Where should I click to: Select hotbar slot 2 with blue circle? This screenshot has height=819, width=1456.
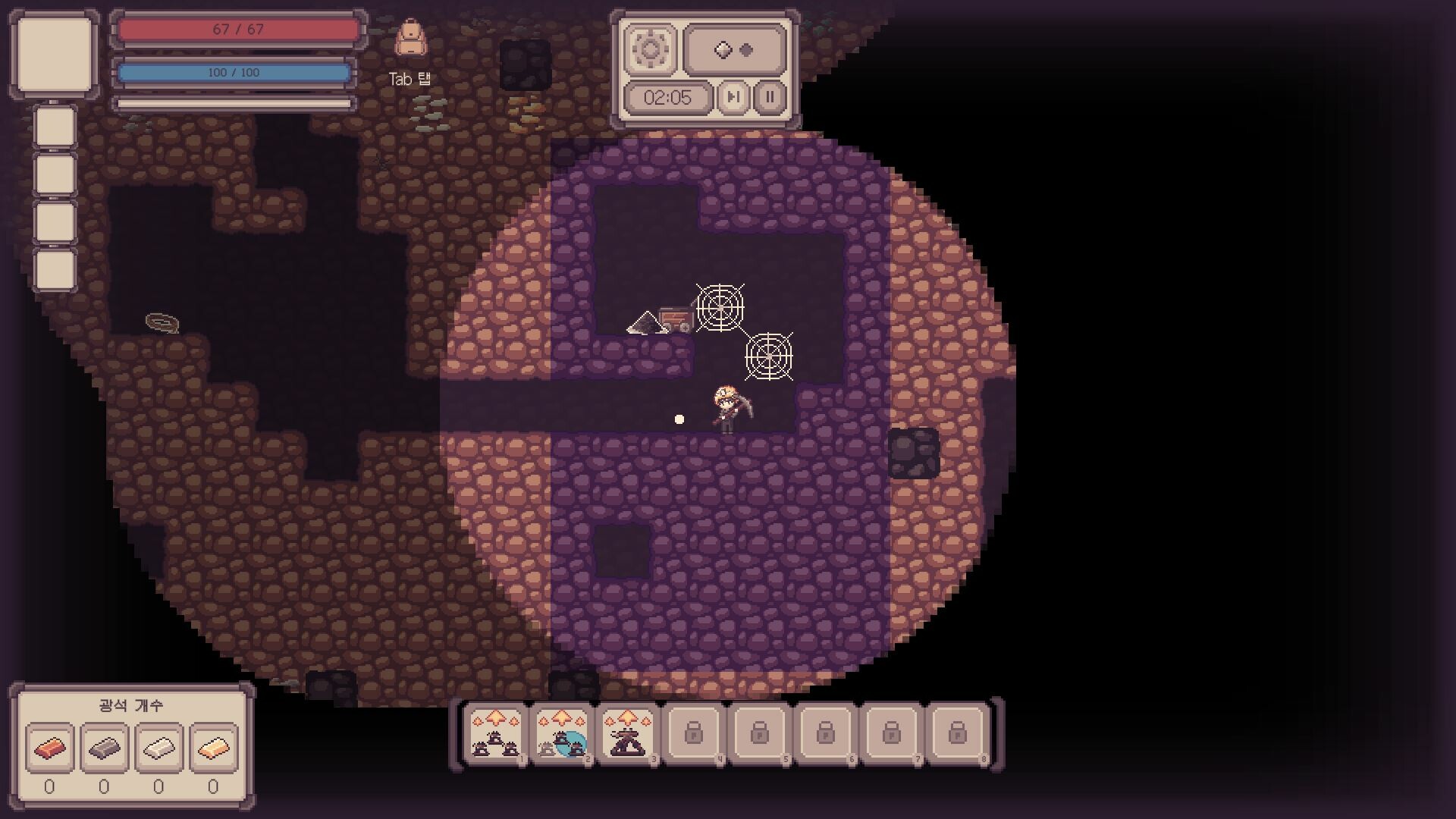click(x=562, y=733)
